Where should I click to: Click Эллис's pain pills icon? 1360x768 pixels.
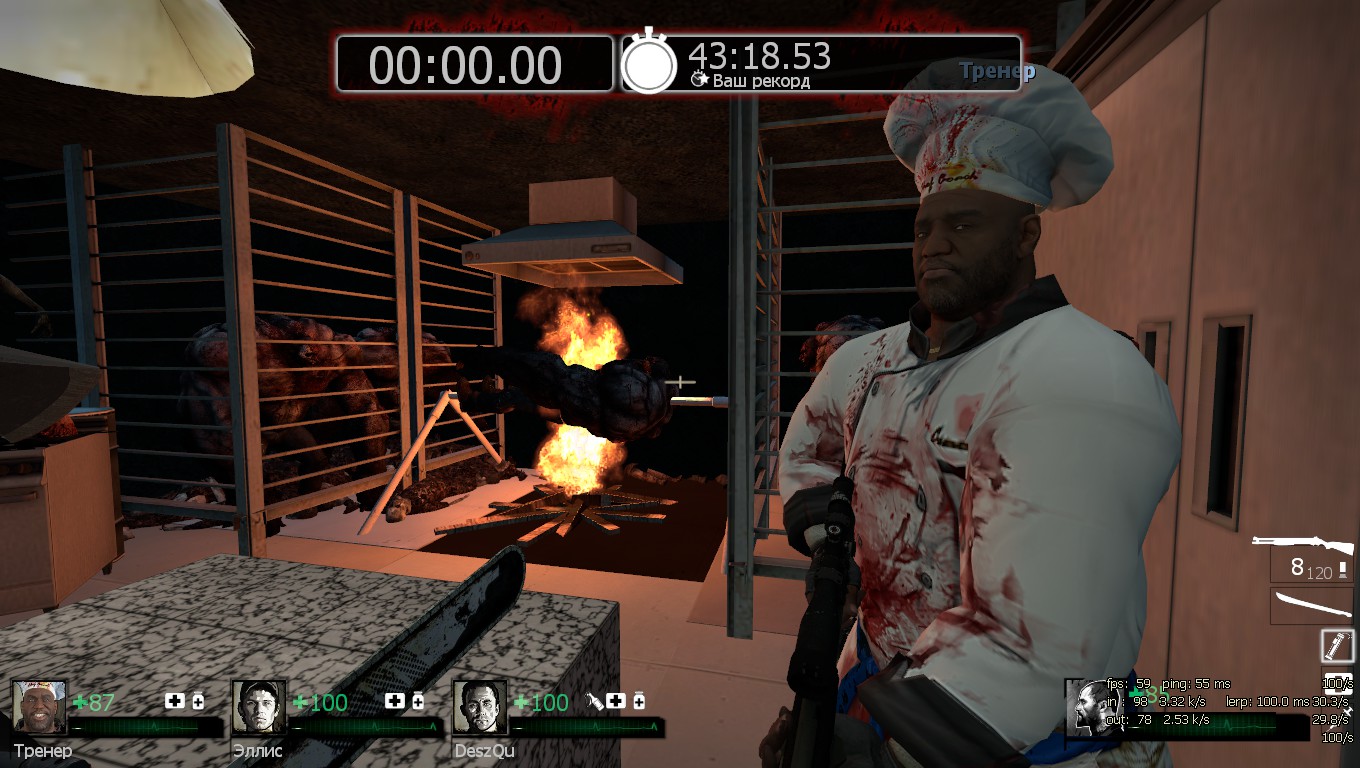coord(417,701)
